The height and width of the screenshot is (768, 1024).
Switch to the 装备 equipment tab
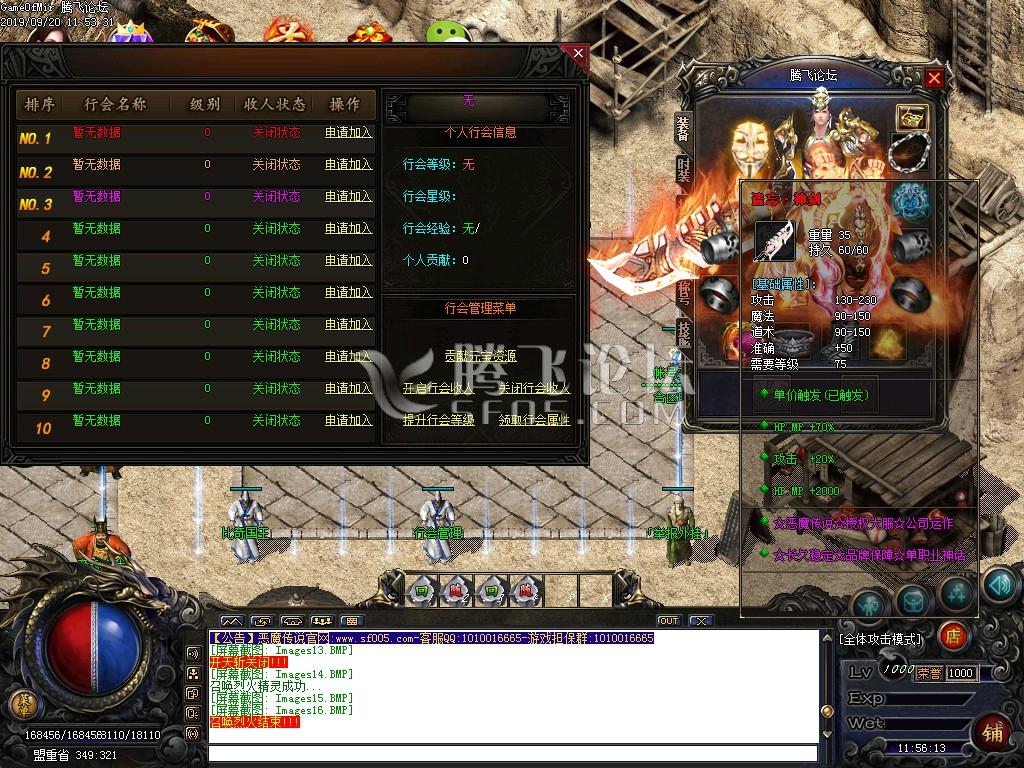click(x=684, y=128)
